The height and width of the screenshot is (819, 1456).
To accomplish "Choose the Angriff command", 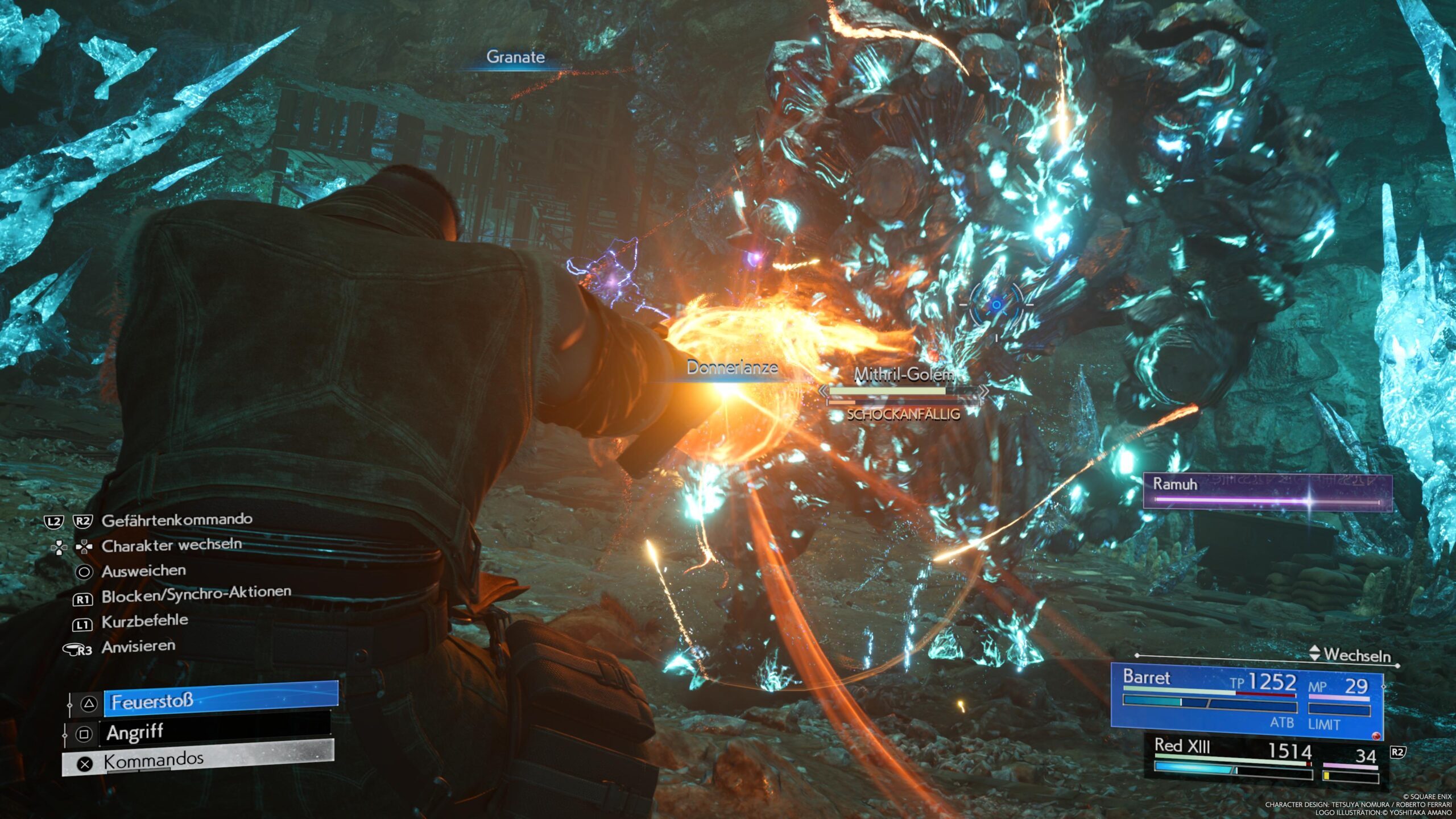I will (x=216, y=733).
